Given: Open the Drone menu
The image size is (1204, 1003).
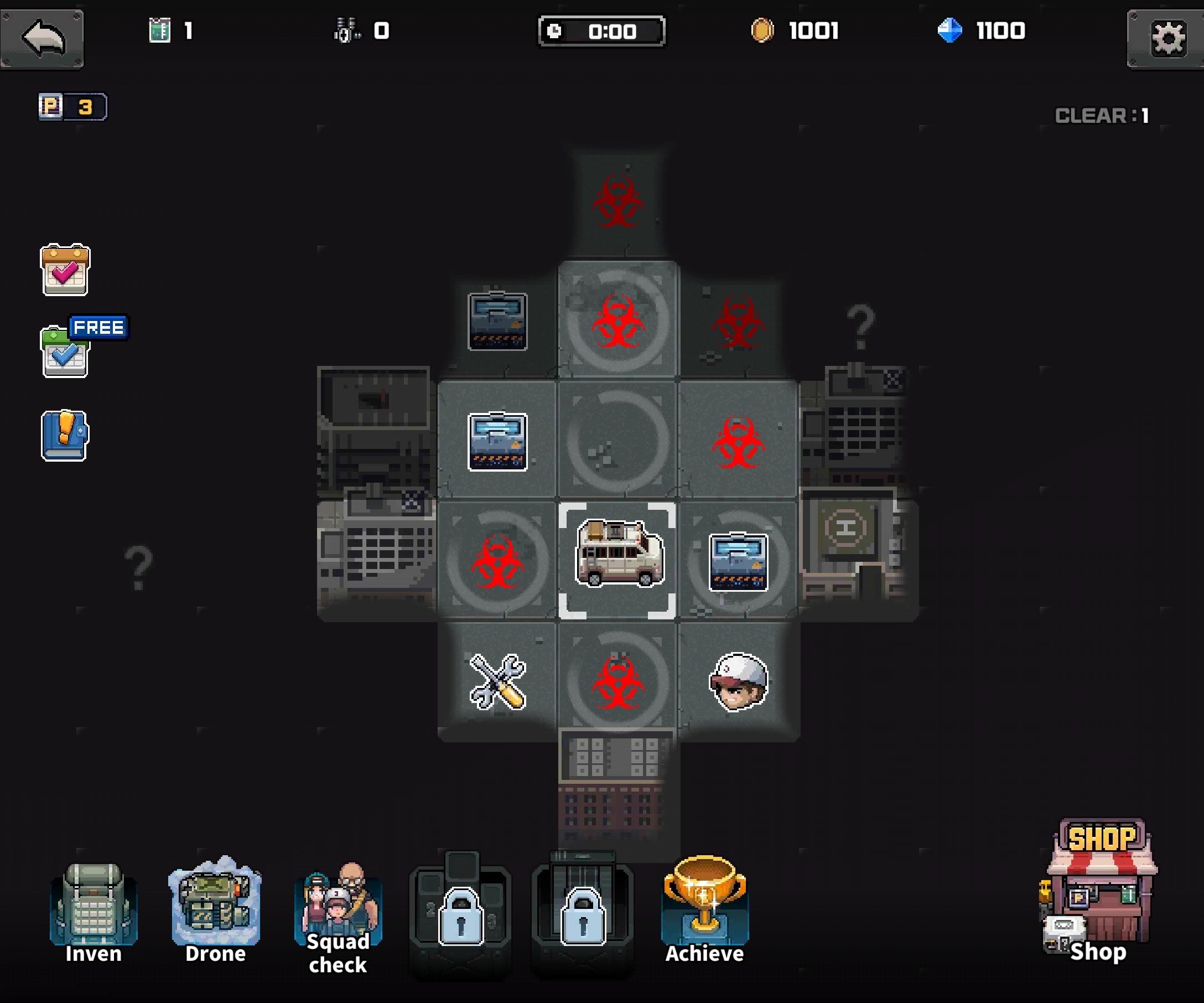Looking at the screenshot, I should pos(216,911).
